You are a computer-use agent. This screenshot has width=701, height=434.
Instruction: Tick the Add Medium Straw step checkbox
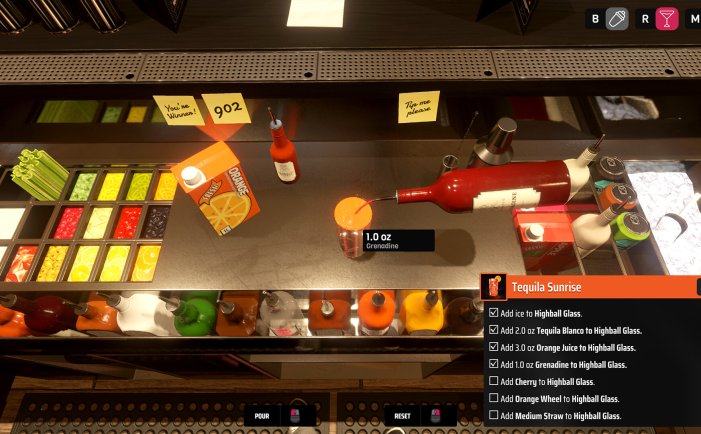[493, 415]
